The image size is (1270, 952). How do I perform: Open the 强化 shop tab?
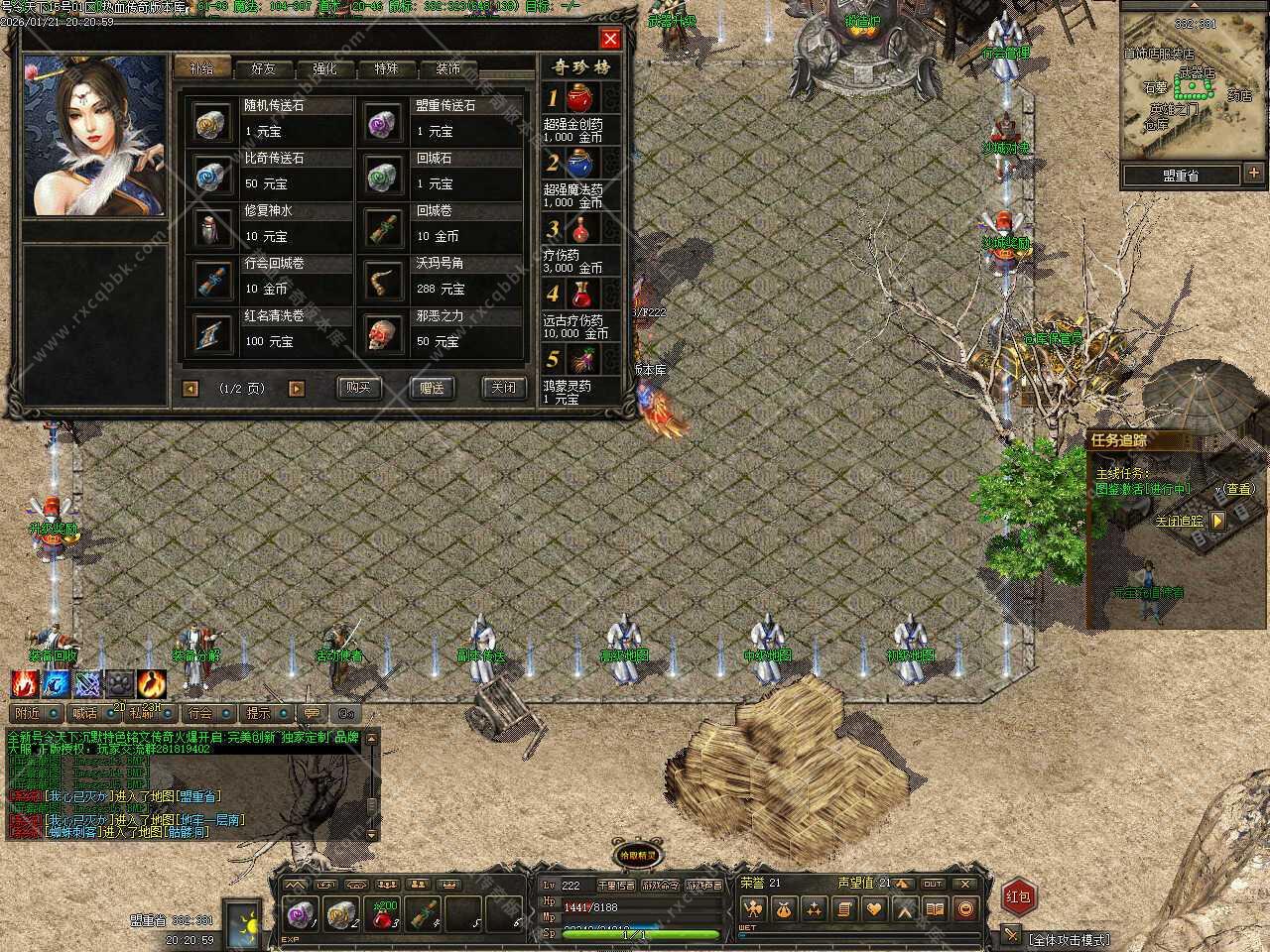[x=324, y=68]
